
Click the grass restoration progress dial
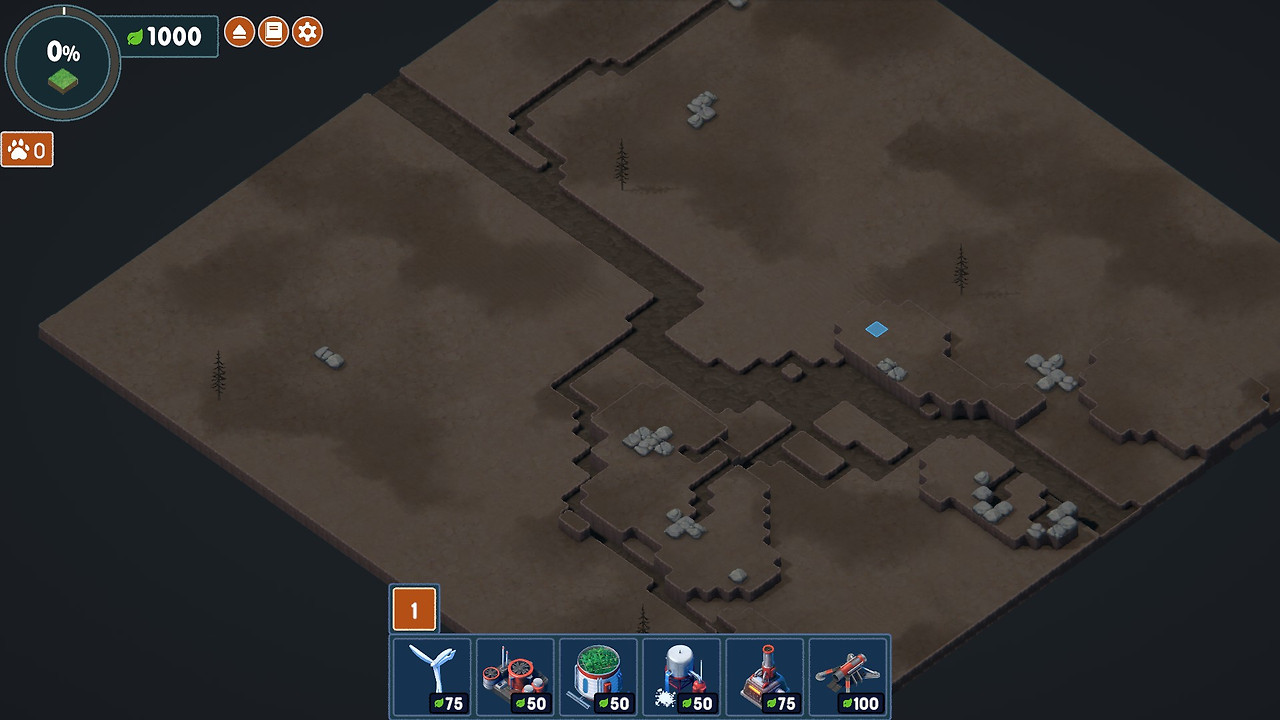click(63, 63)
